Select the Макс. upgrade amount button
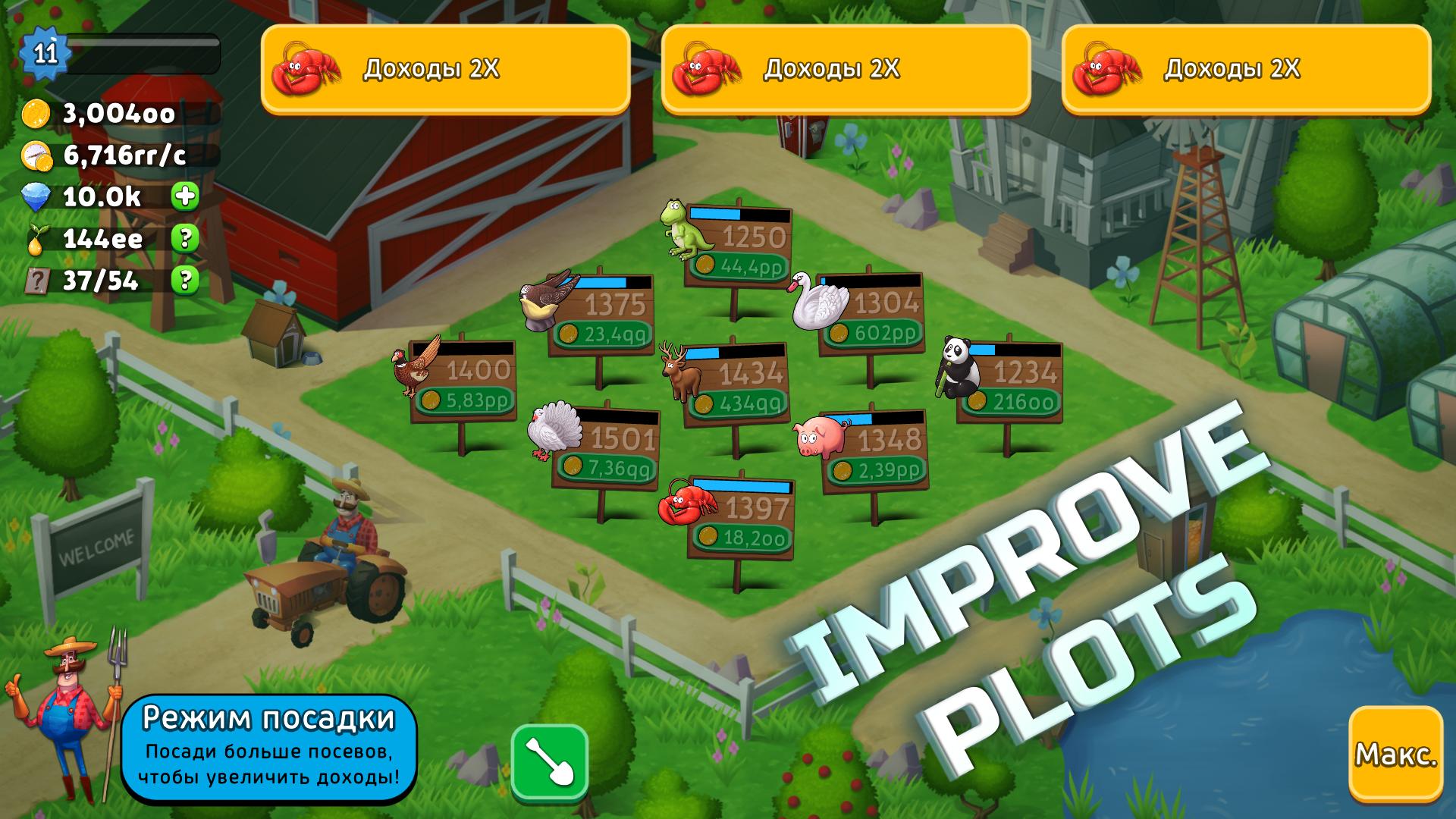1456x819 pixels. tap(1395, 754)
